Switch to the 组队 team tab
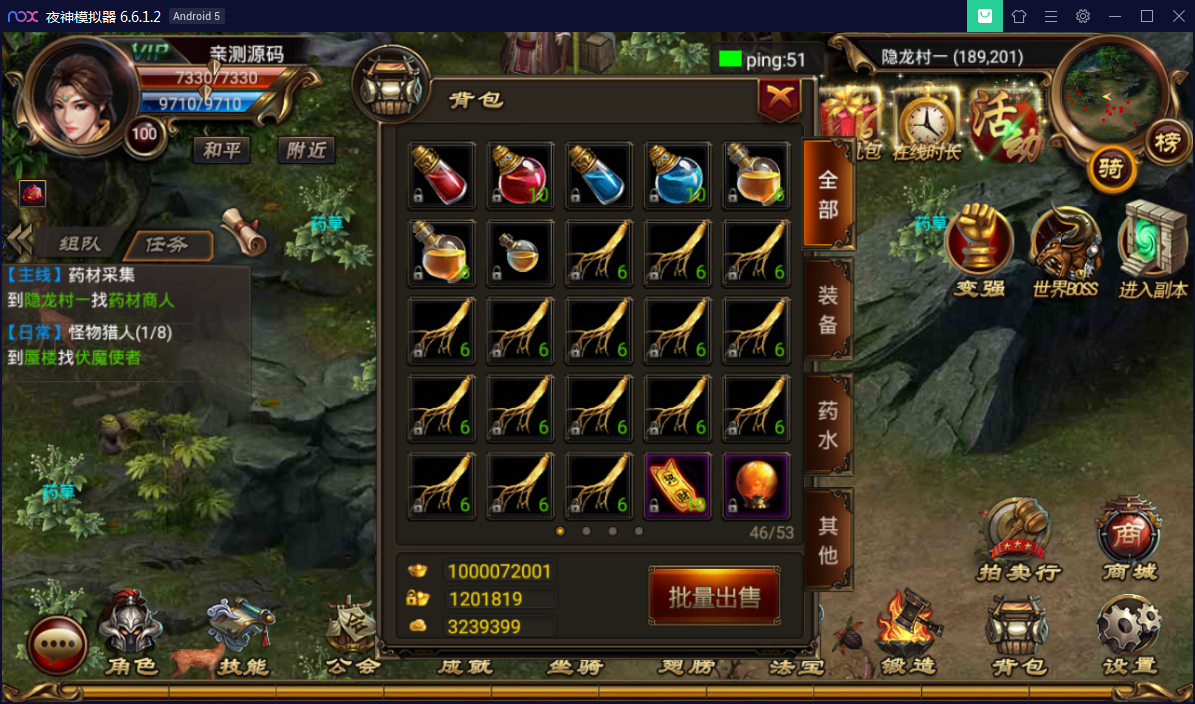1195x704 pixels. [x=80, y=244]
